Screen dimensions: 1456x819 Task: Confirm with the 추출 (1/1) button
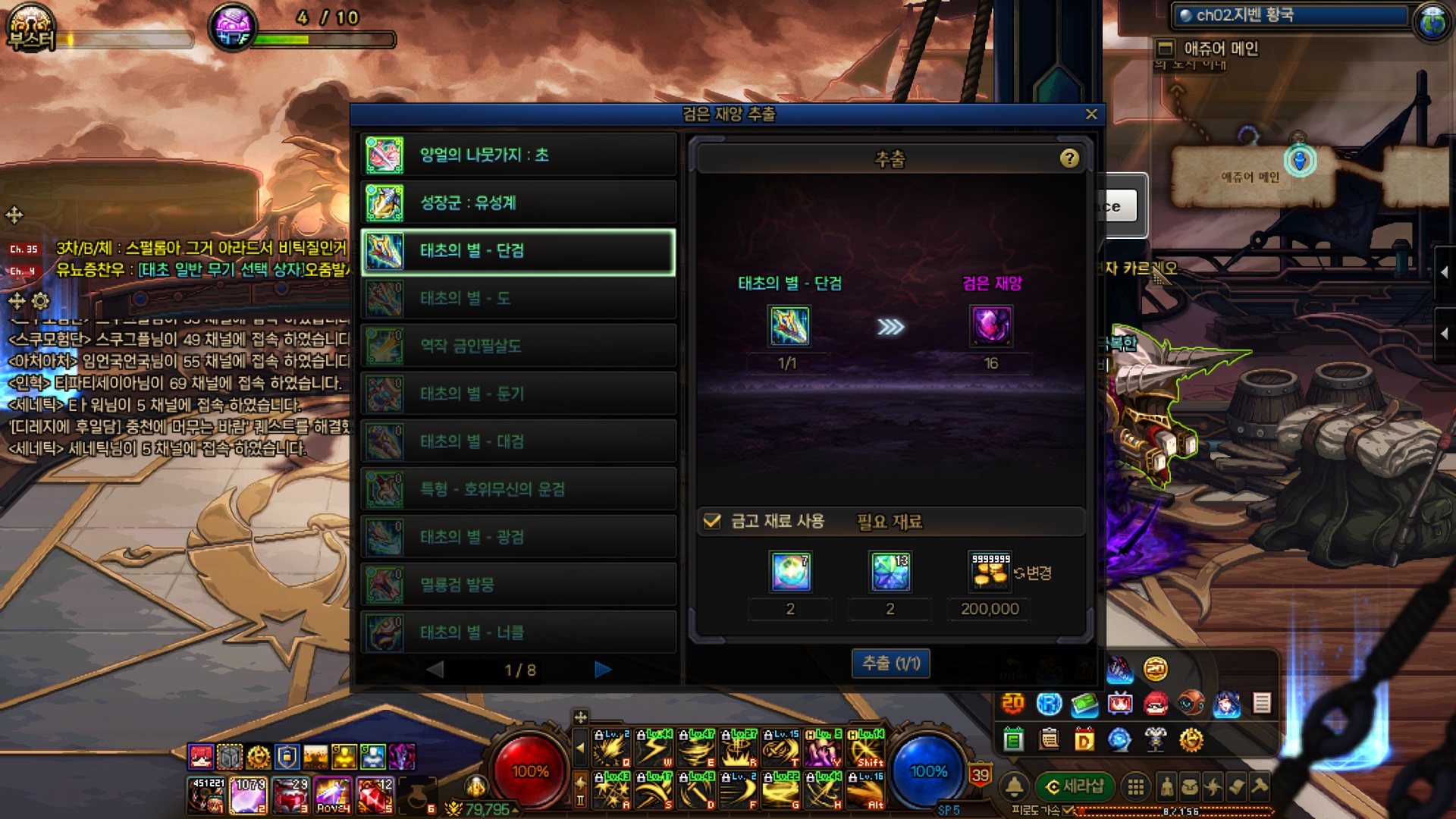891,664
